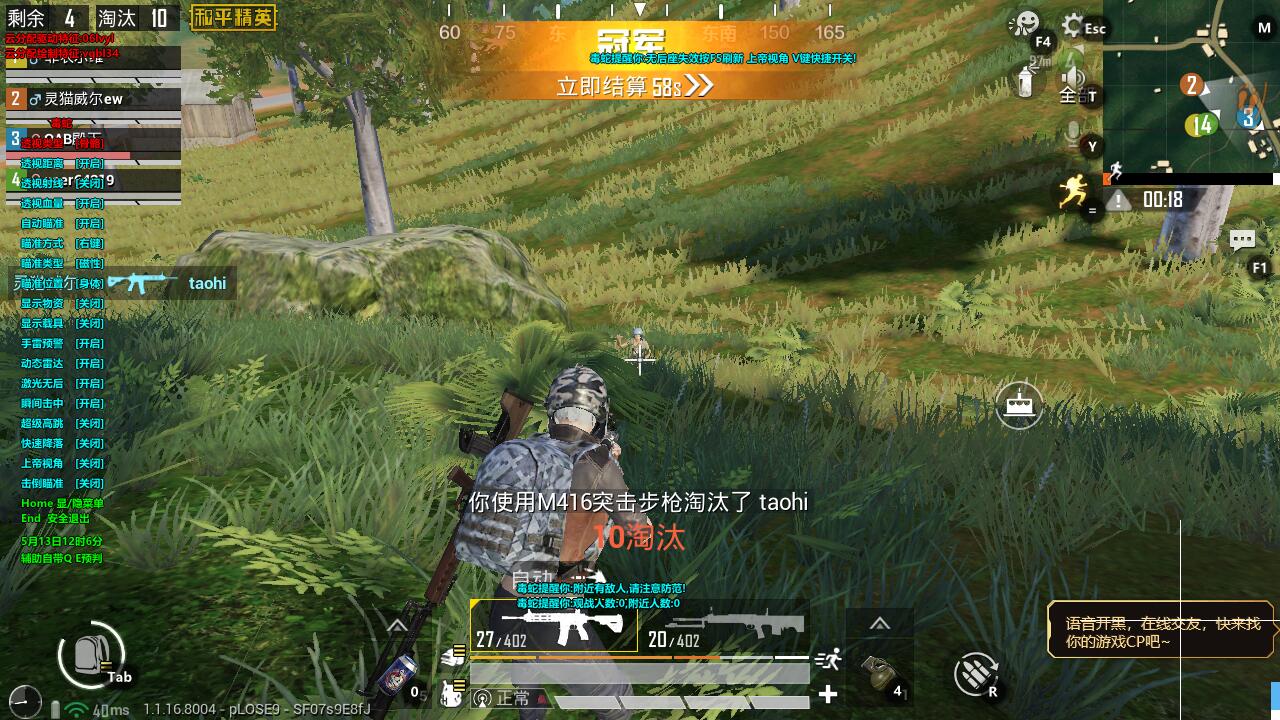The image size is (1280, 720).
Task: Open the settings gear icon
Action: (x=1073, y=25)
